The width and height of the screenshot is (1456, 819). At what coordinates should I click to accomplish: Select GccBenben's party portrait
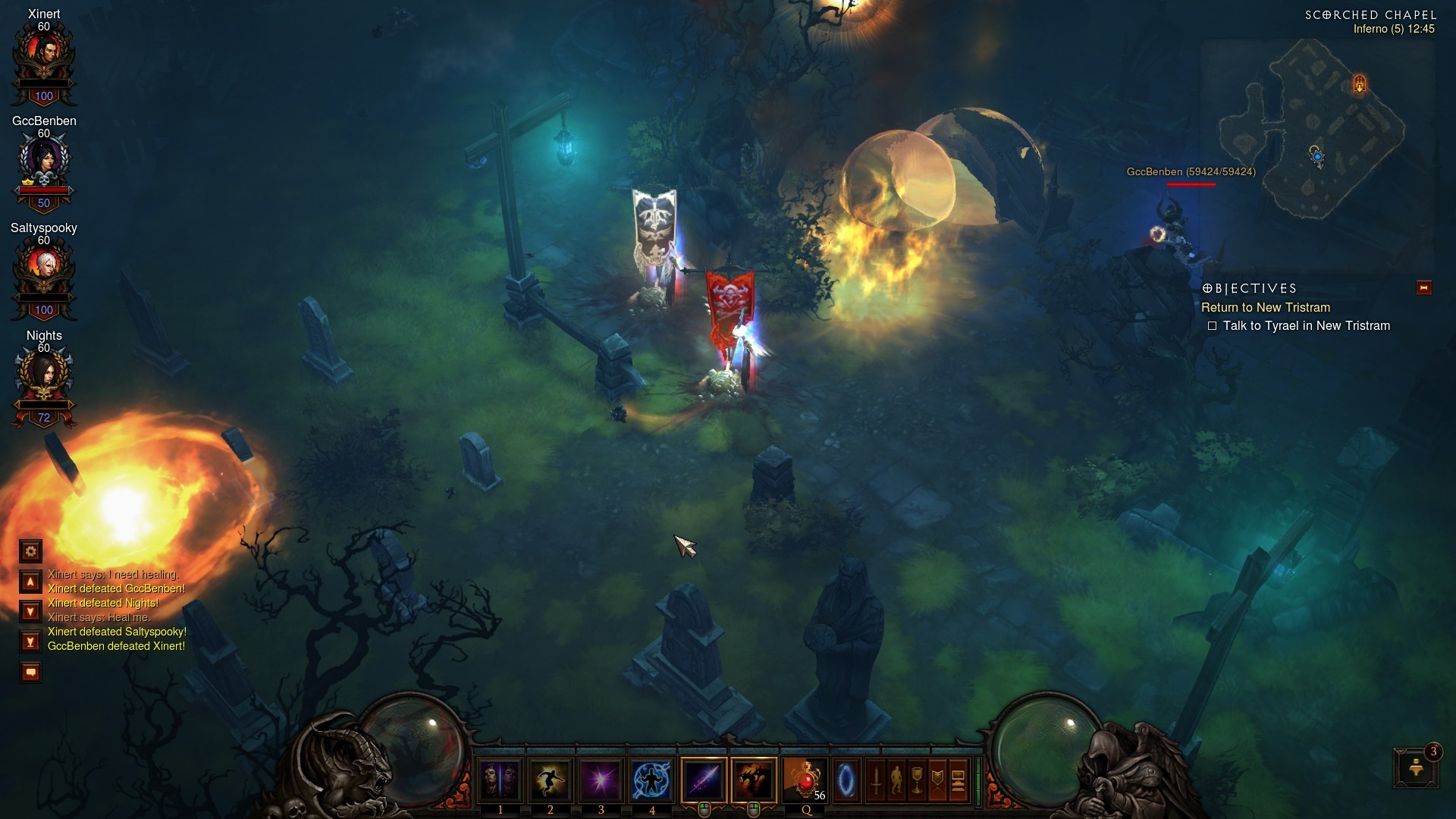(x=43, y=161)
